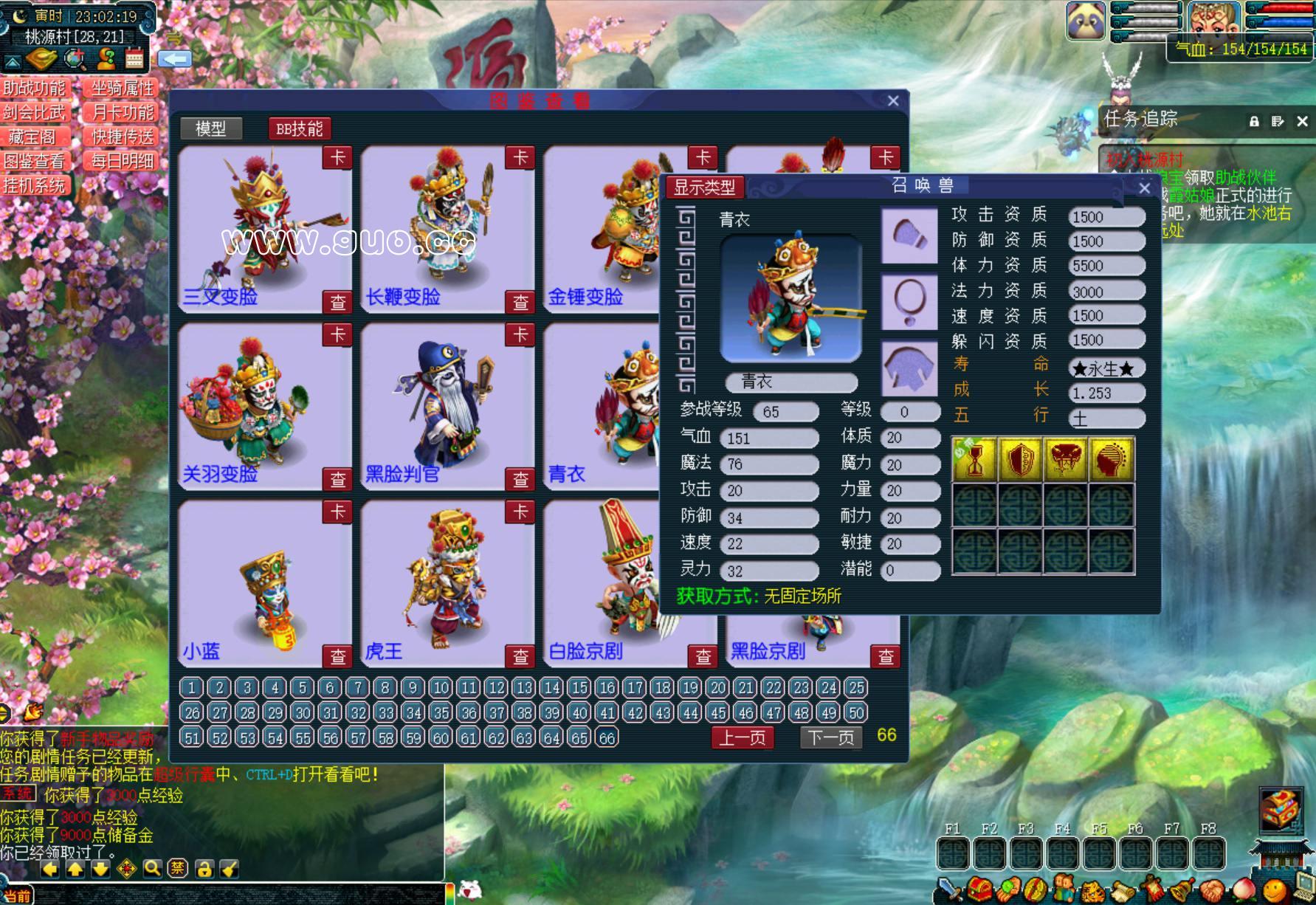Switch to the 模型 tab

pos(211,128)
